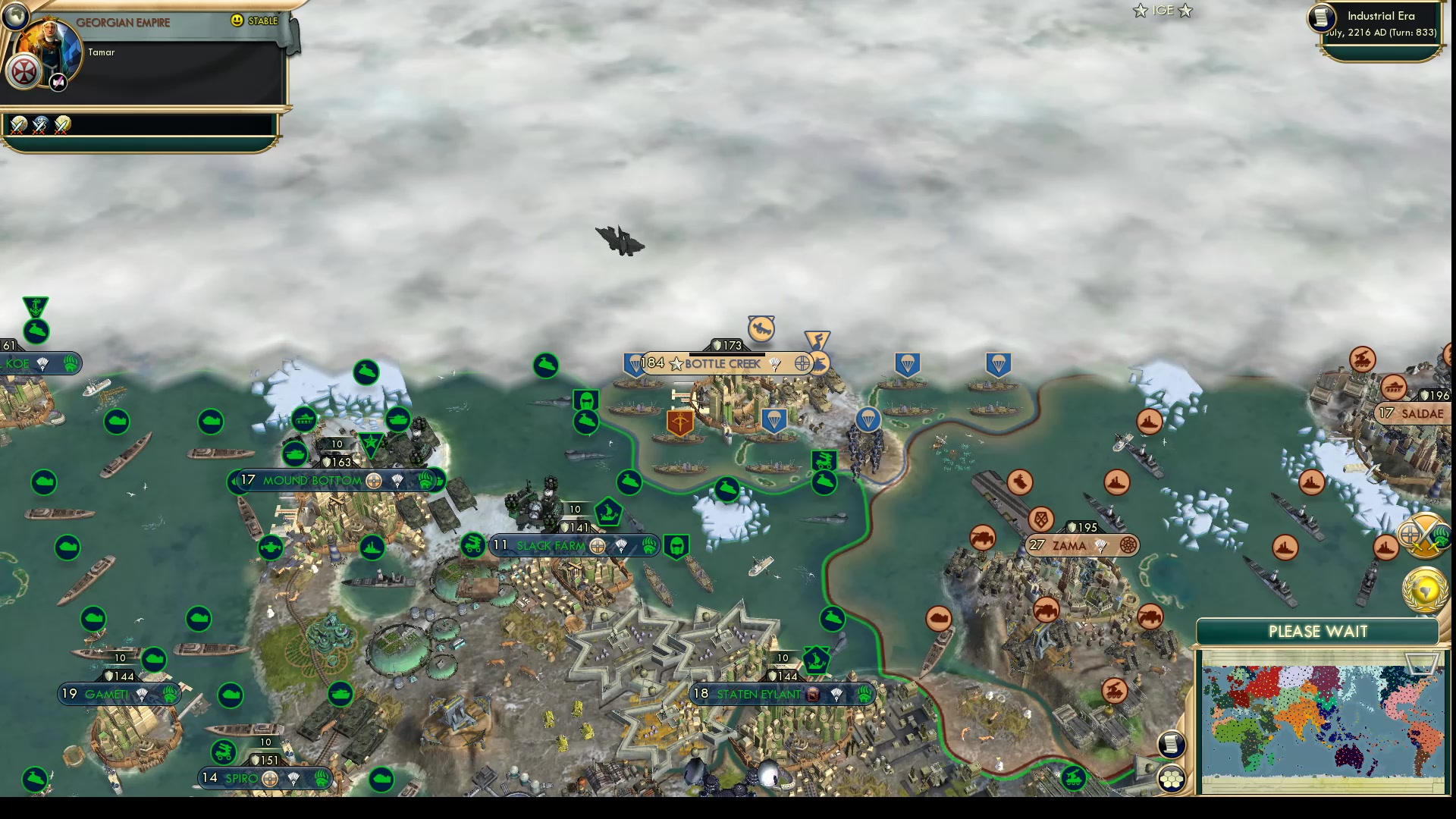
Task: Click the STABLE smiley happiness icon
Action: (238, 21)
